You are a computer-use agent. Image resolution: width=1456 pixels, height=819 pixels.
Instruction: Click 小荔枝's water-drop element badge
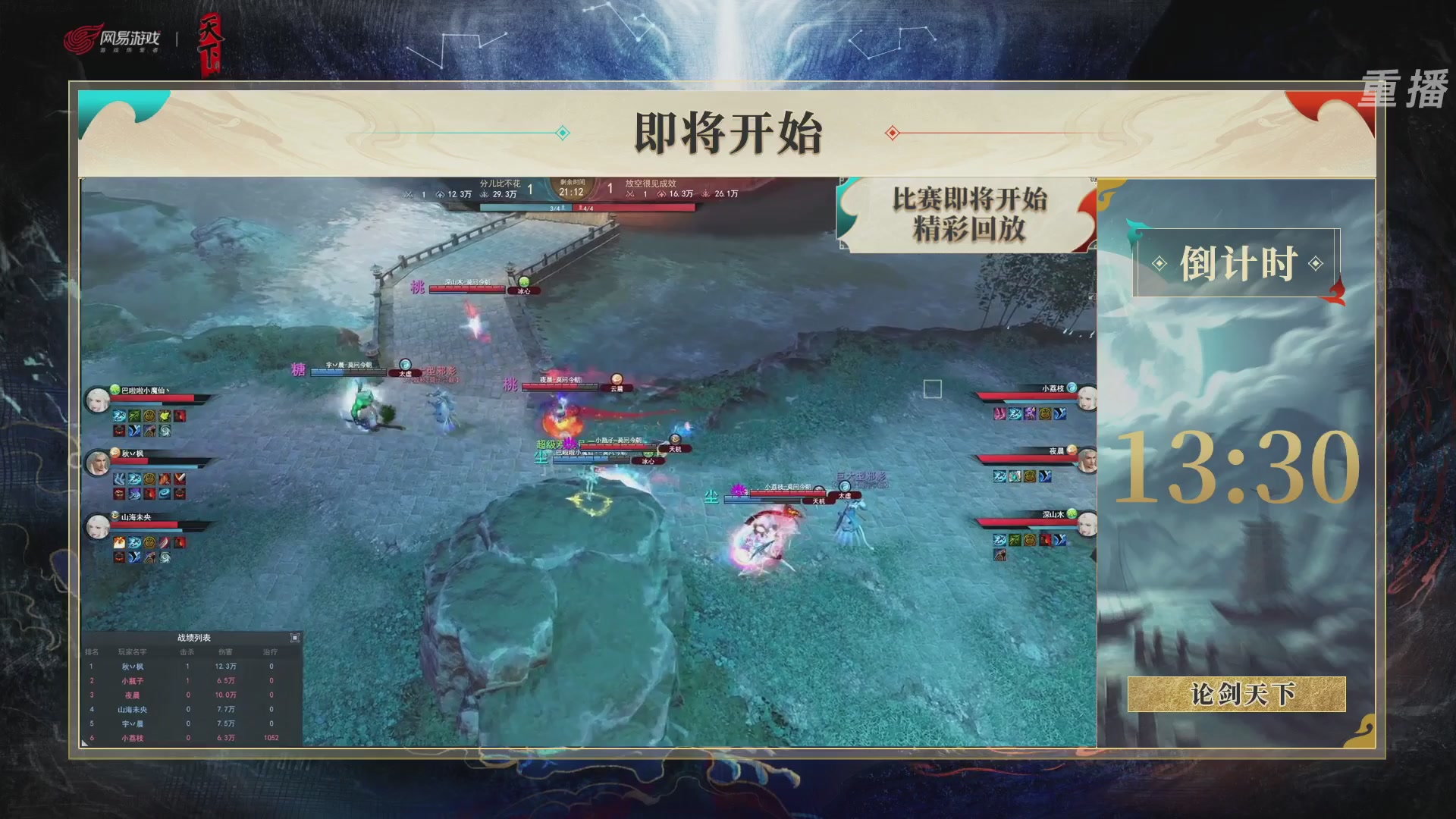[x=1072, y=388]
